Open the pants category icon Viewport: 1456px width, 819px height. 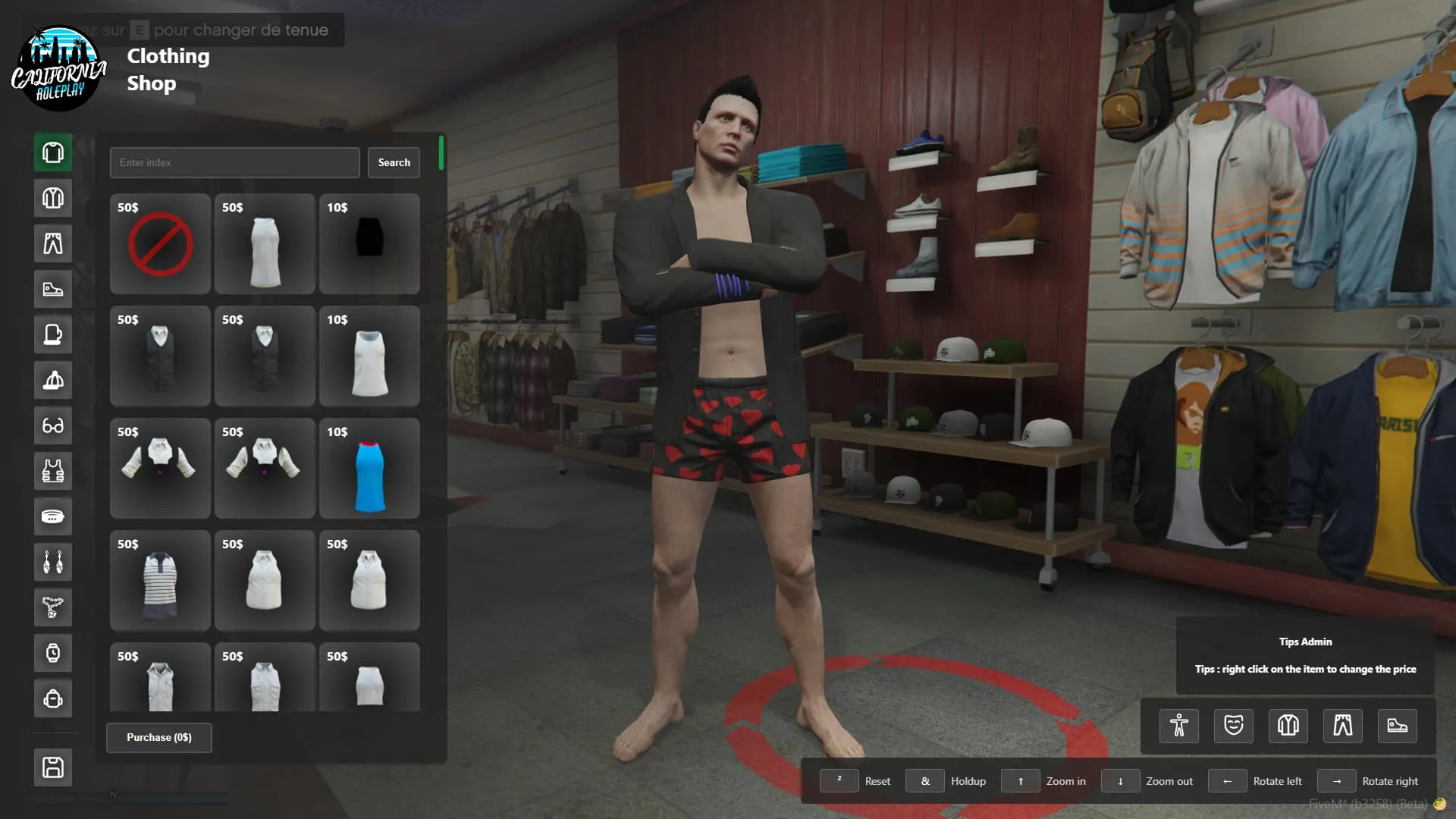[x=52, y=243]
